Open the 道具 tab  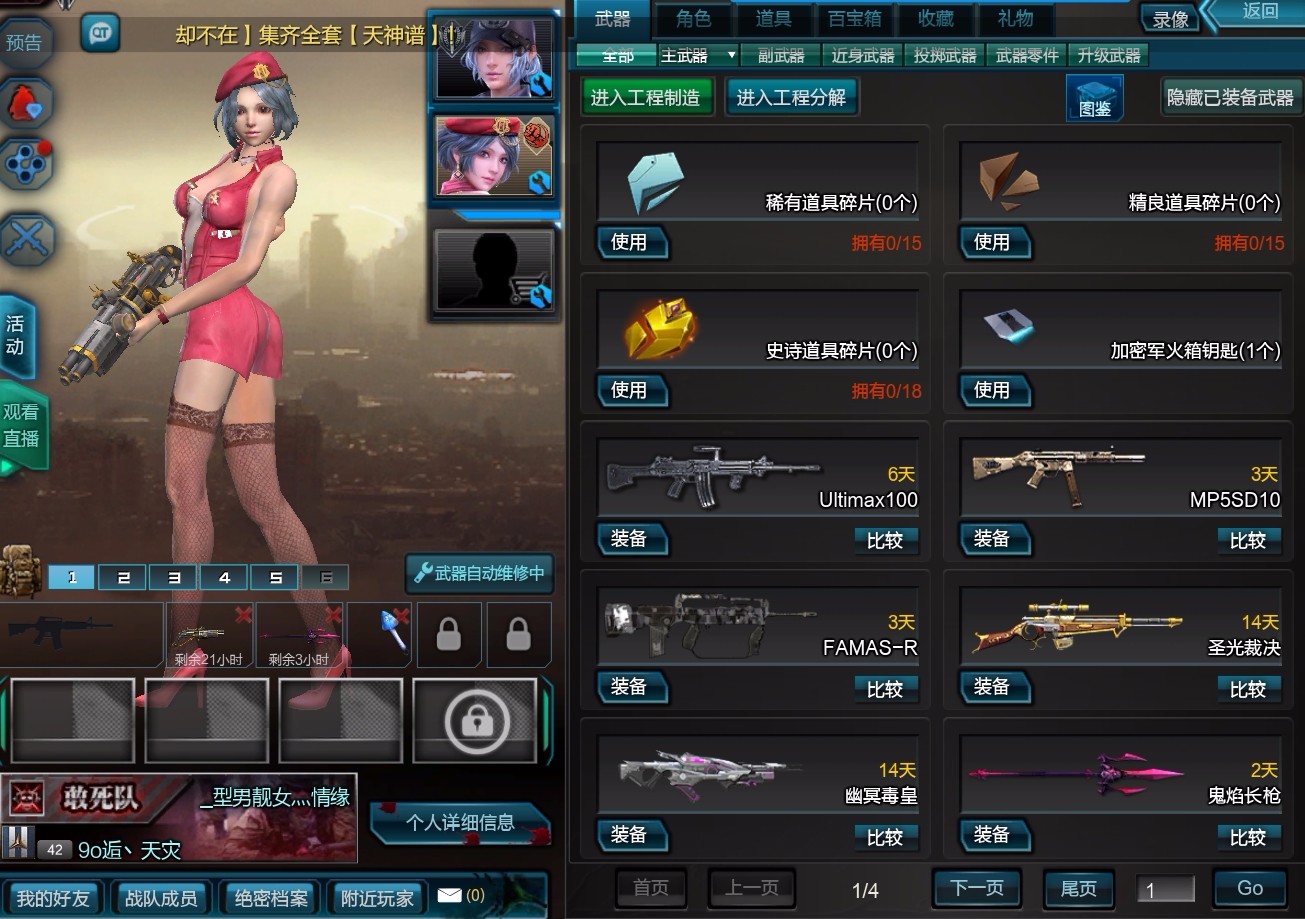[773, 17]
